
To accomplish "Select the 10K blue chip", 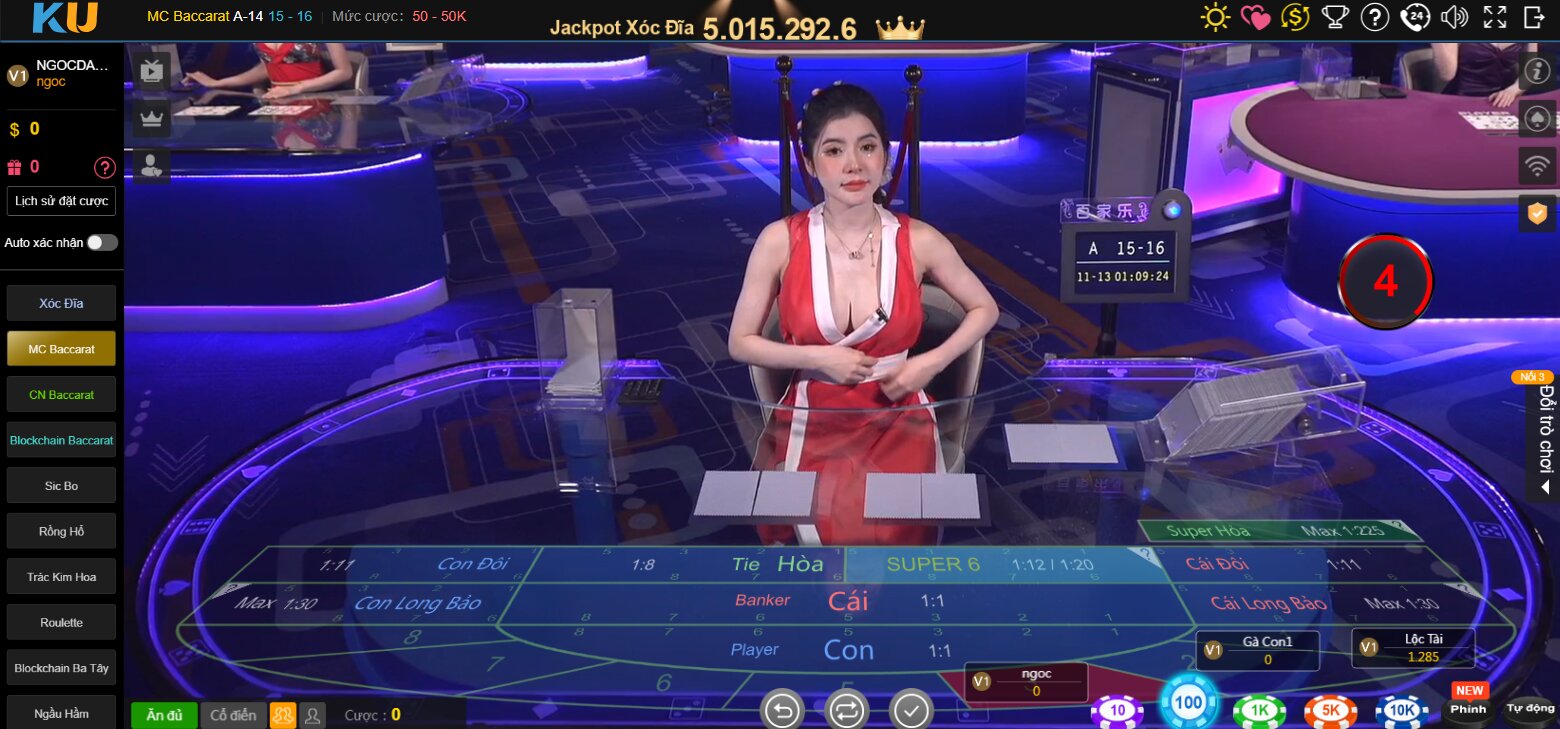I will pyautogui.click(x=1401, y=710).
